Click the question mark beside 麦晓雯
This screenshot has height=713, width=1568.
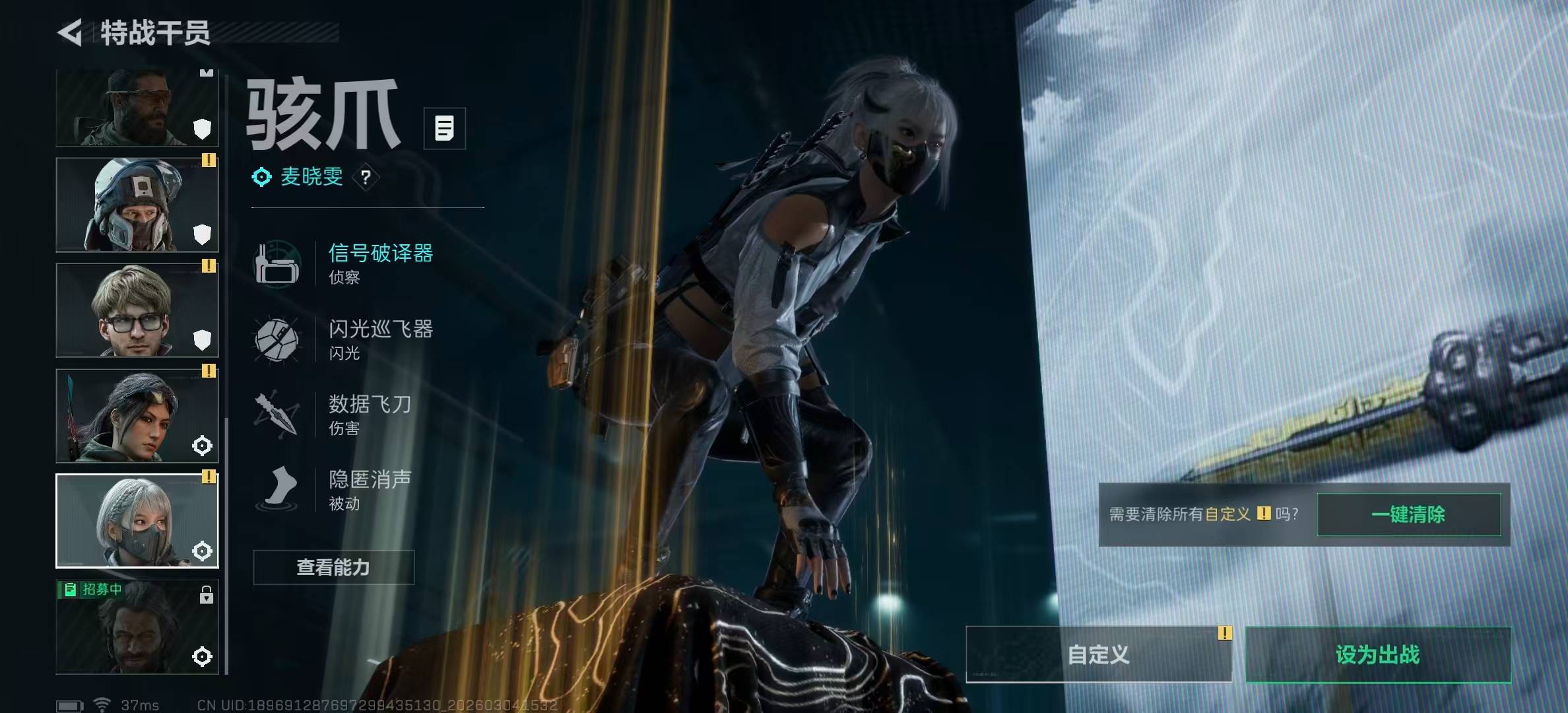point(366,177)
